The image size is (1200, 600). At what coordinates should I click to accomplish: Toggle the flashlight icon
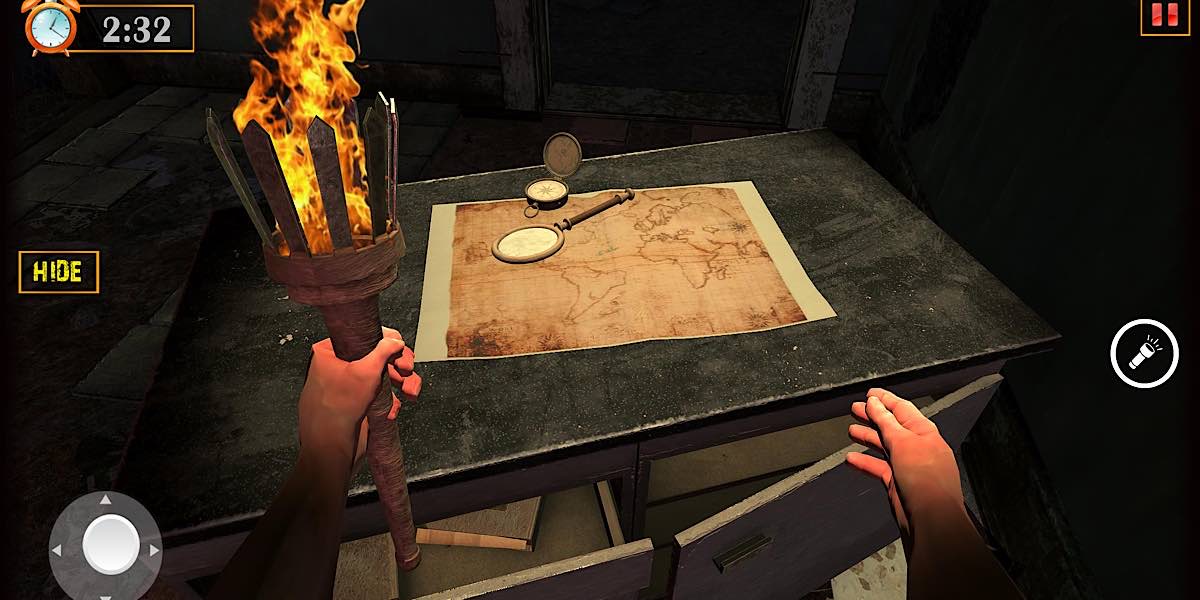pyautogui.click(x=1144, y=353)
